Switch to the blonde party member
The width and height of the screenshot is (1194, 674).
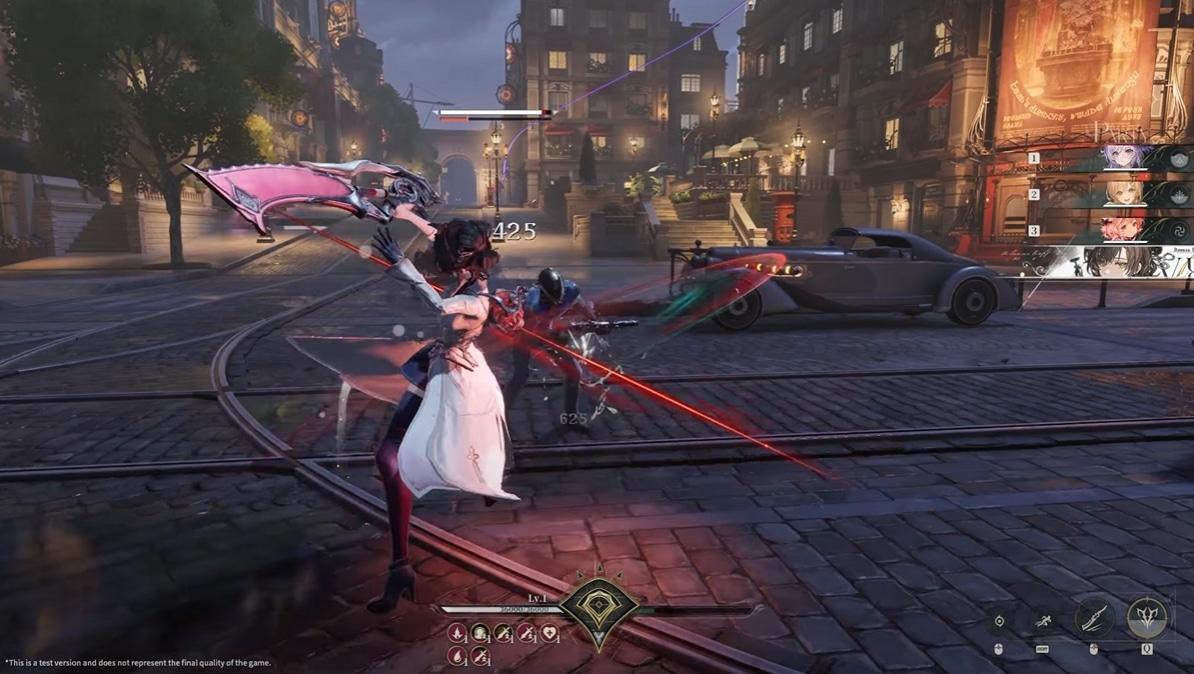pyautogui.click(x=1126, y=194)
